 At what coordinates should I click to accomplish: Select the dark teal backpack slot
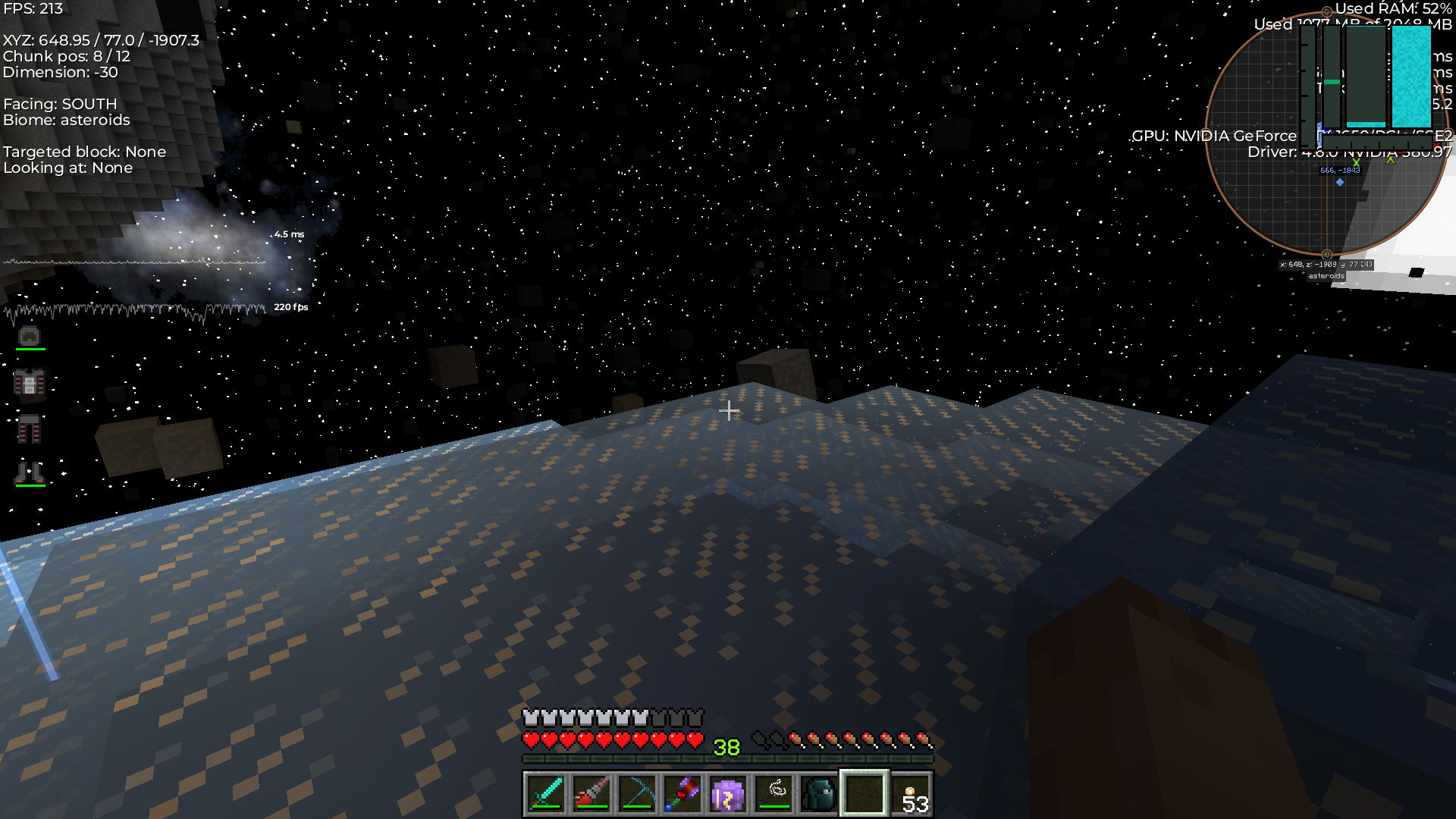819,794
